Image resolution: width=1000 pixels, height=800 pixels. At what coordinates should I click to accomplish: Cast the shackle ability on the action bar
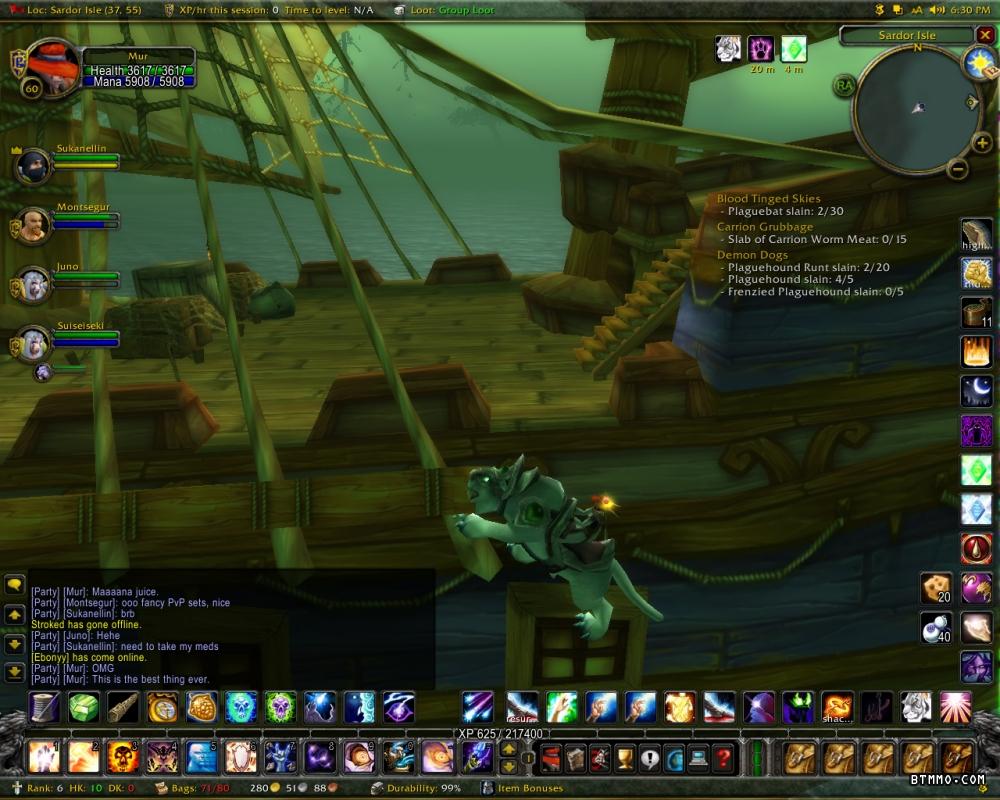point(838,707)
